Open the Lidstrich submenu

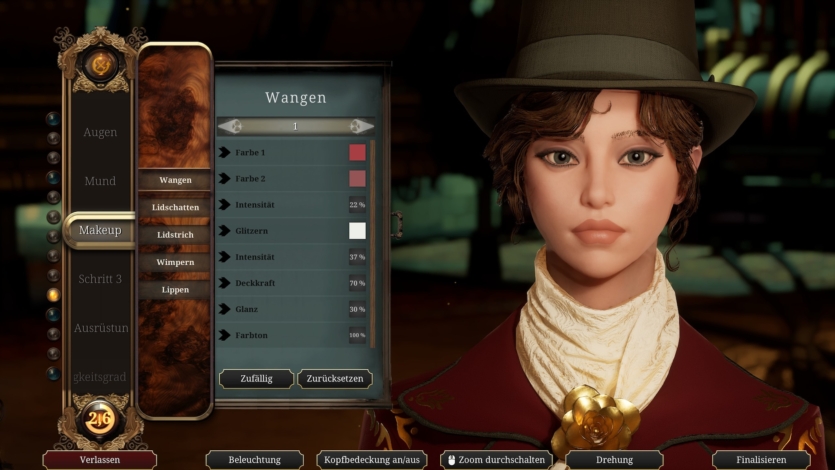[175, 234]
